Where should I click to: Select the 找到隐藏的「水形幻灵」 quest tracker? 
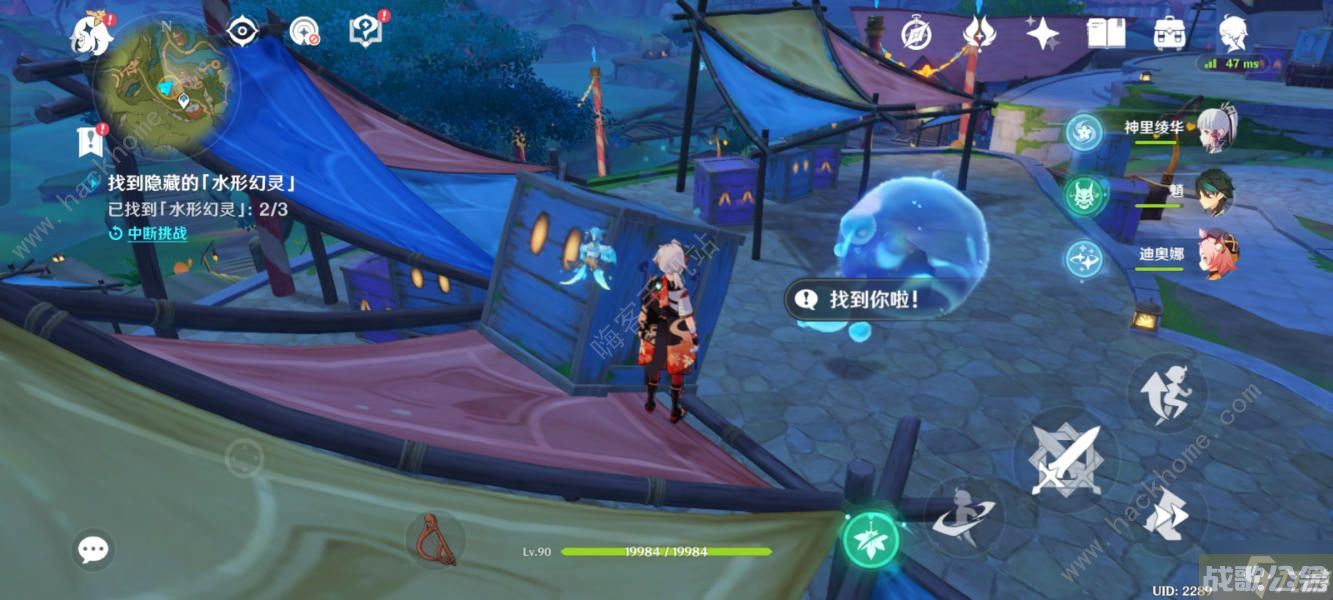pyautogui.click(x=202, y=184)
